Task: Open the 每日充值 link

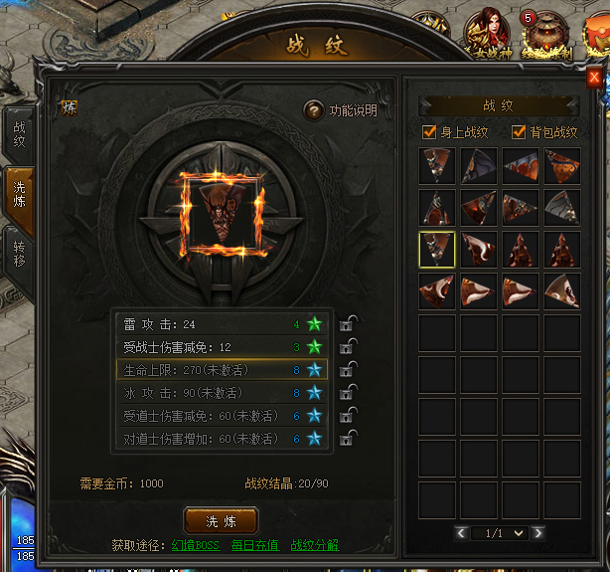Action: tap(254, 546)
